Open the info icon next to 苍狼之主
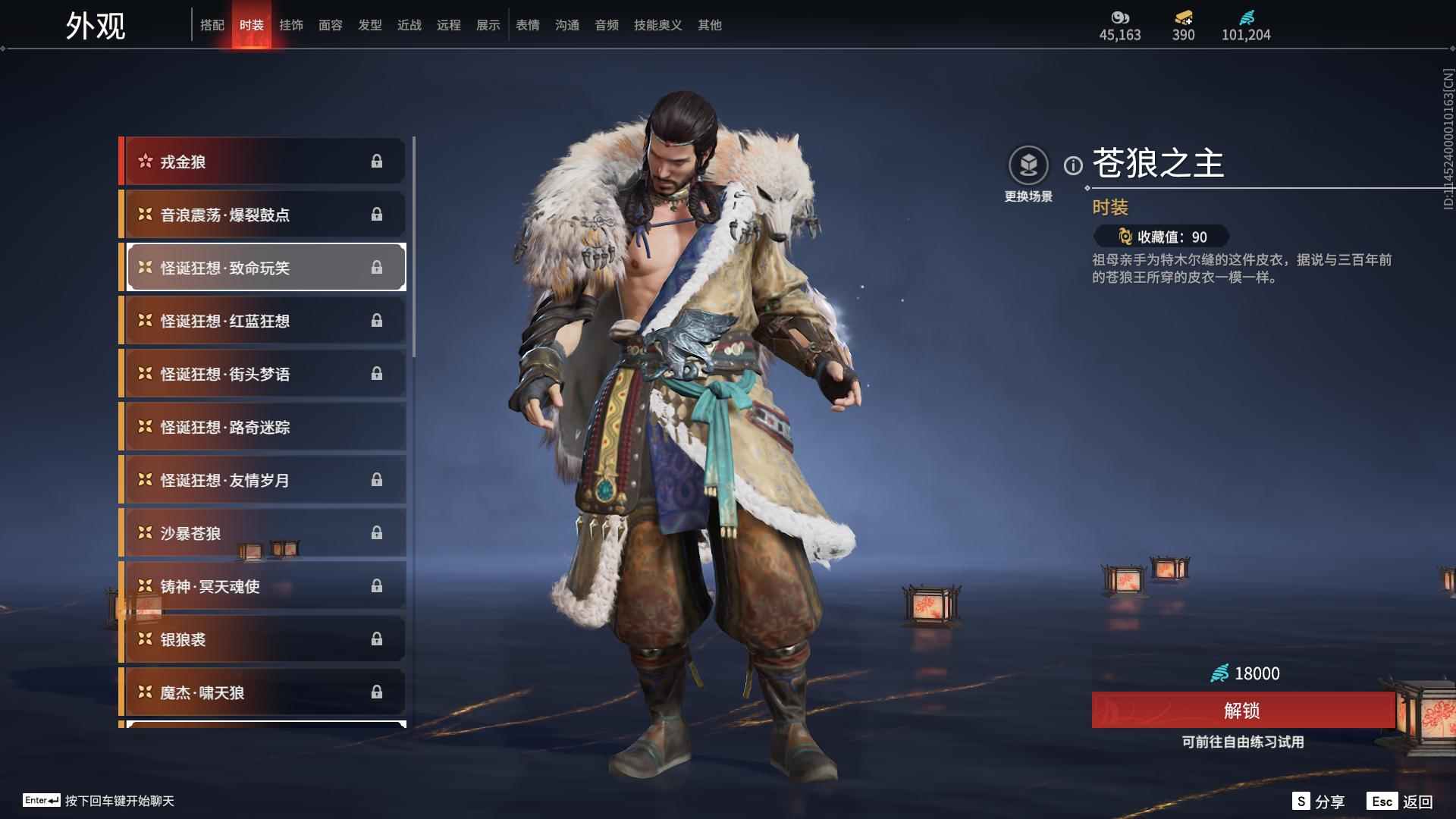This screenshot has height=819, width=1456. click(x=1072, y=163)
